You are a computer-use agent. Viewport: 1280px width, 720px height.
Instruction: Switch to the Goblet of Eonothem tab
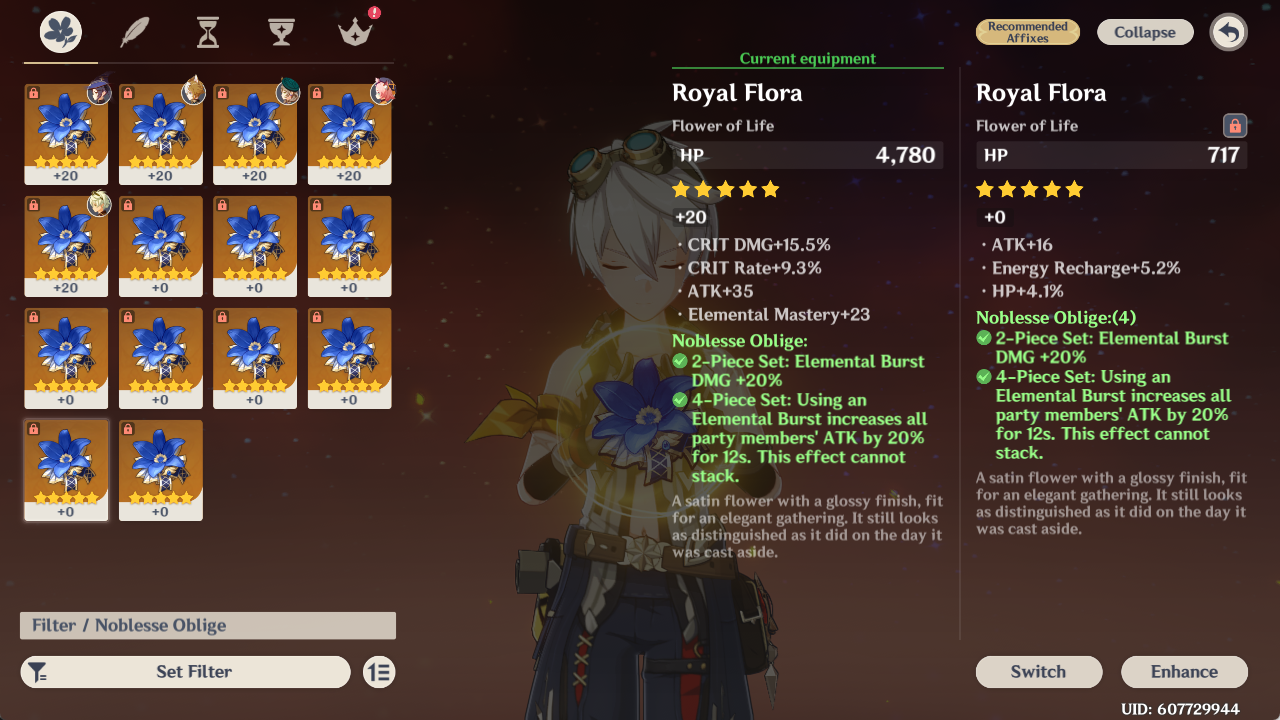pos(281,33)
